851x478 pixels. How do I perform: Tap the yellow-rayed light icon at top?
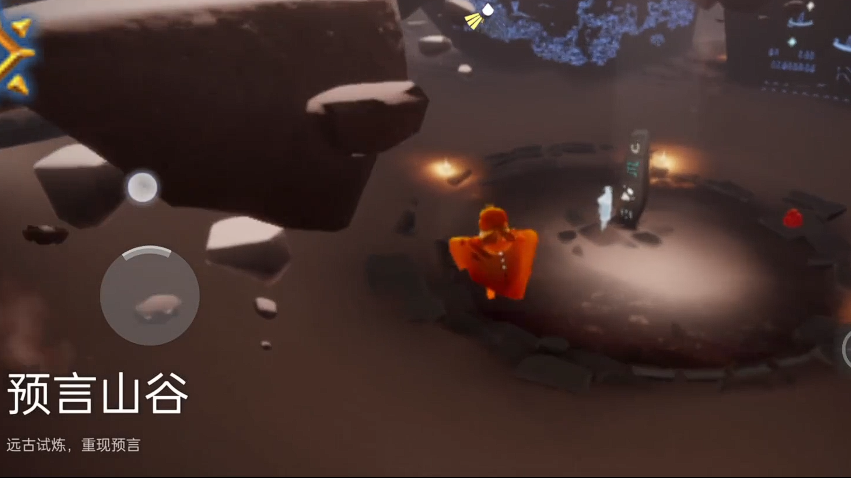481,15
